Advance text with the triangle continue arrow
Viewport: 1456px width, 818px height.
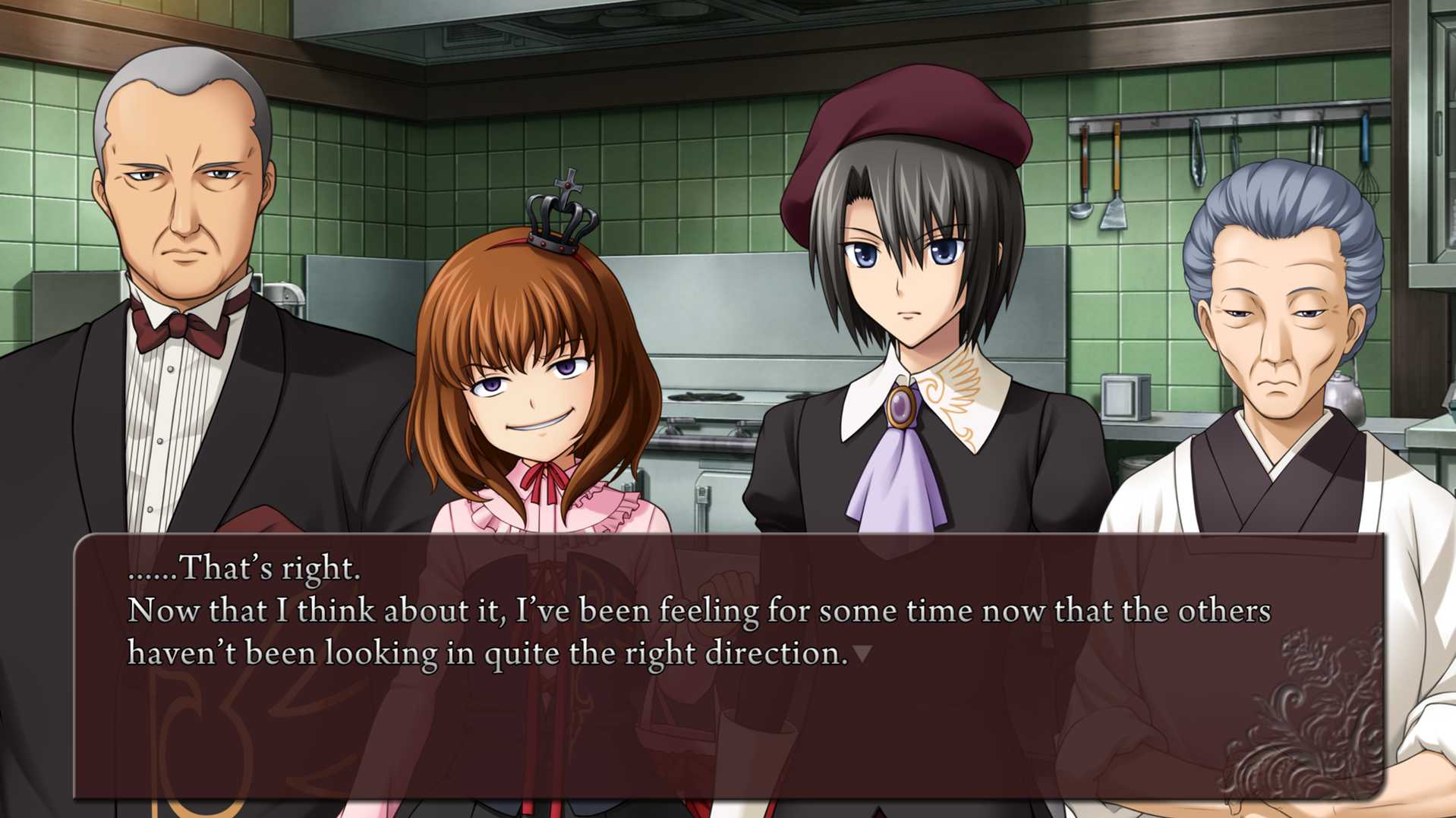point(862,653)
